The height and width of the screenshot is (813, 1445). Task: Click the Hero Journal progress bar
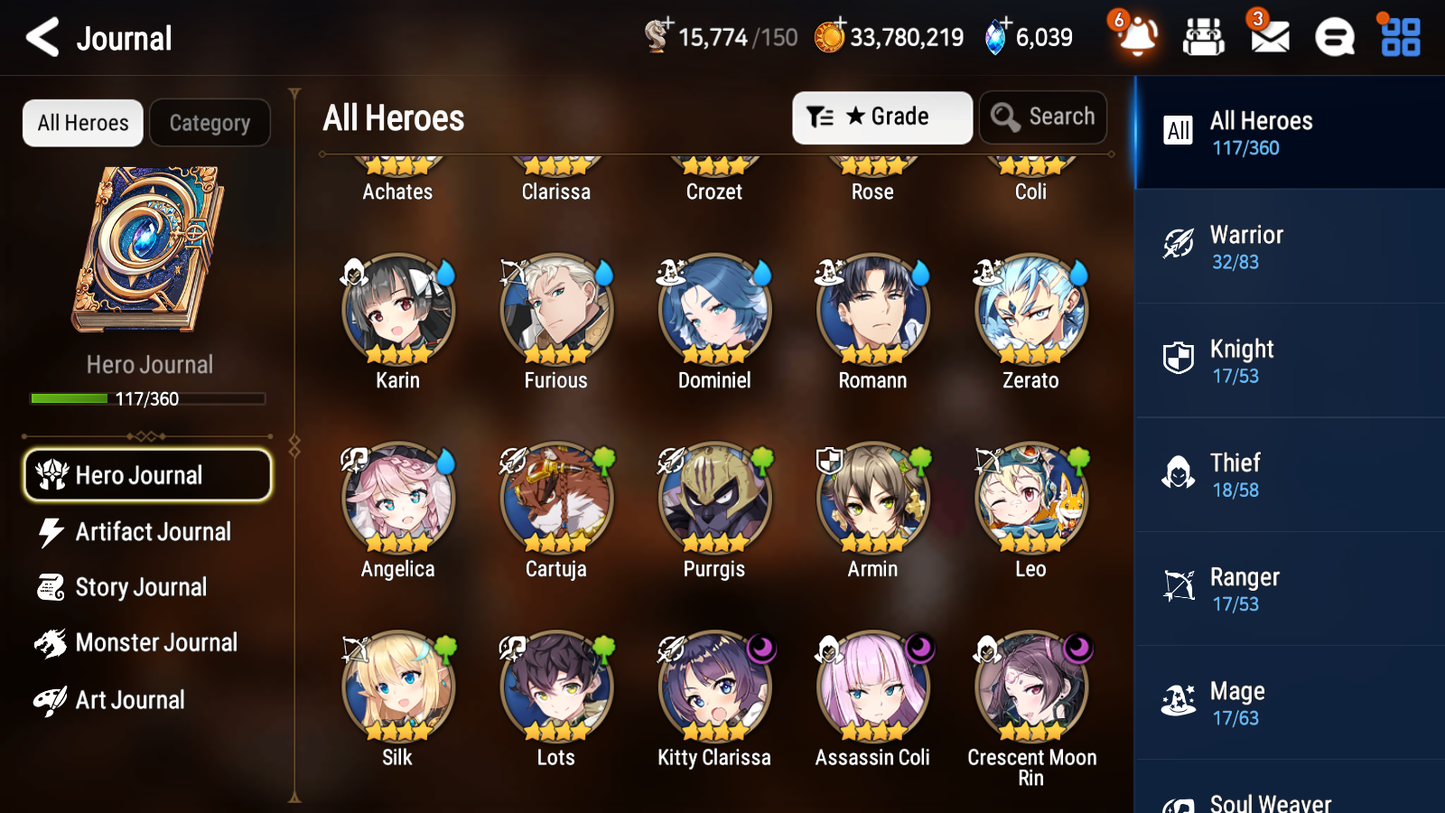pos(148,398)
